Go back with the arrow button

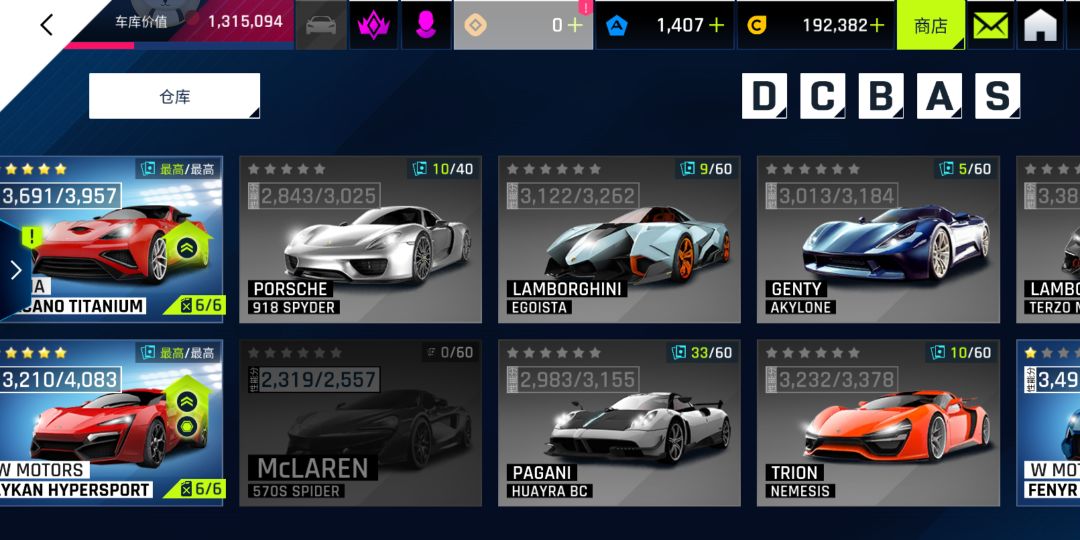pos(46,25)
